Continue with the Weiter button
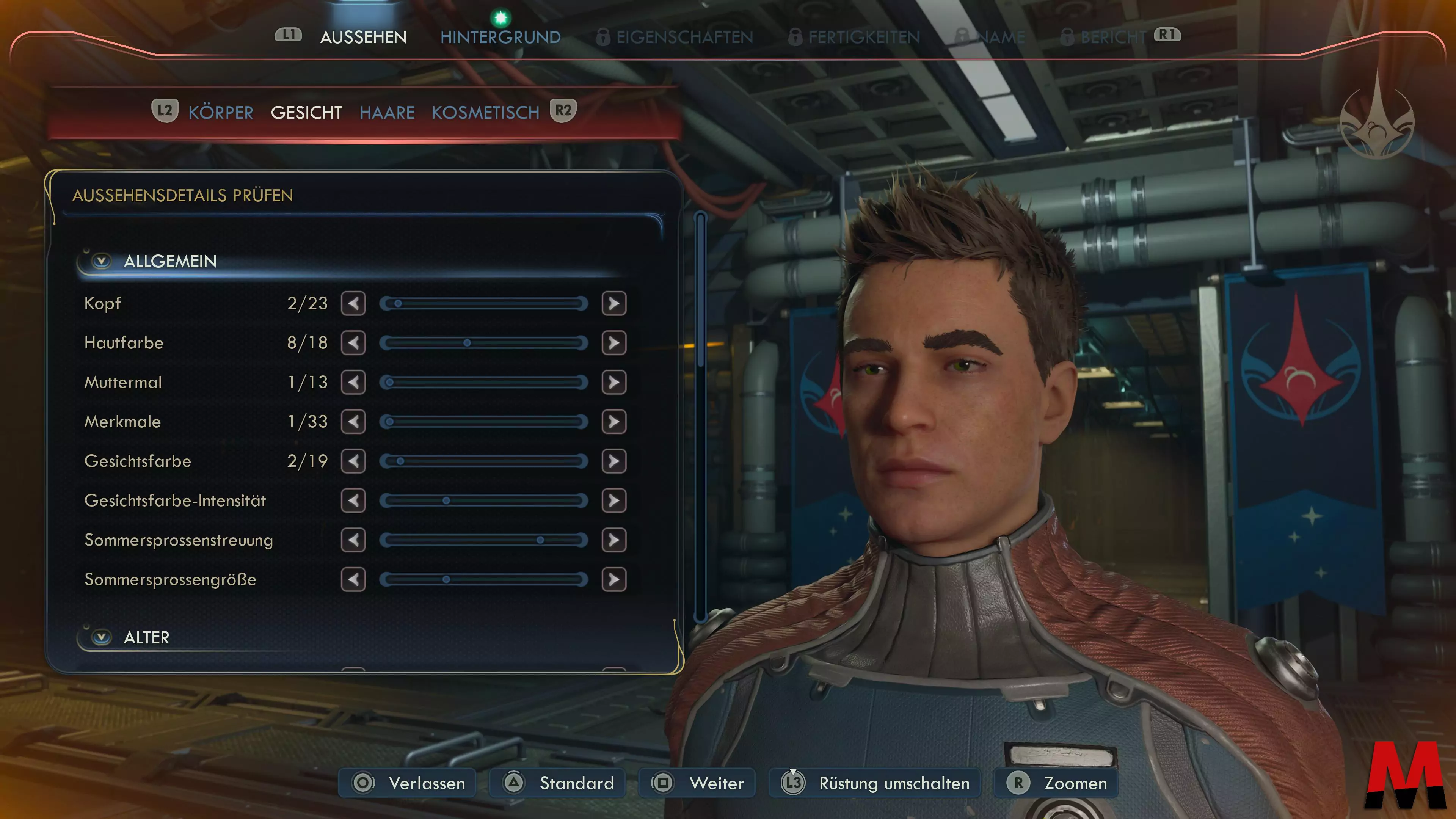 tap(698, 783)
